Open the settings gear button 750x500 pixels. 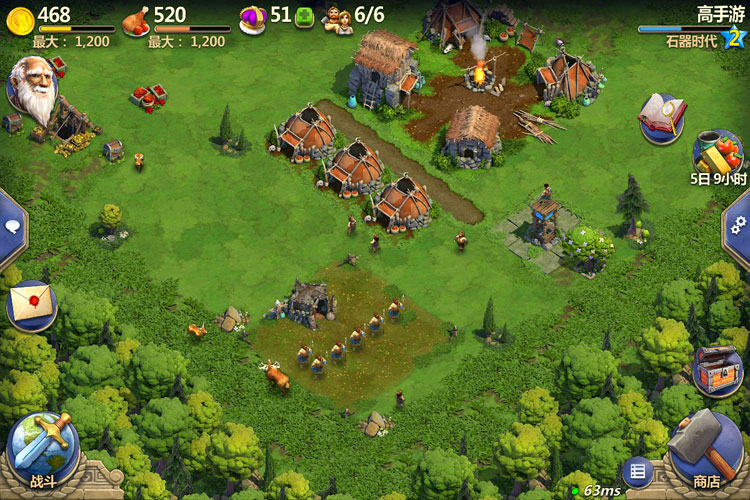(x=739, y=226)
